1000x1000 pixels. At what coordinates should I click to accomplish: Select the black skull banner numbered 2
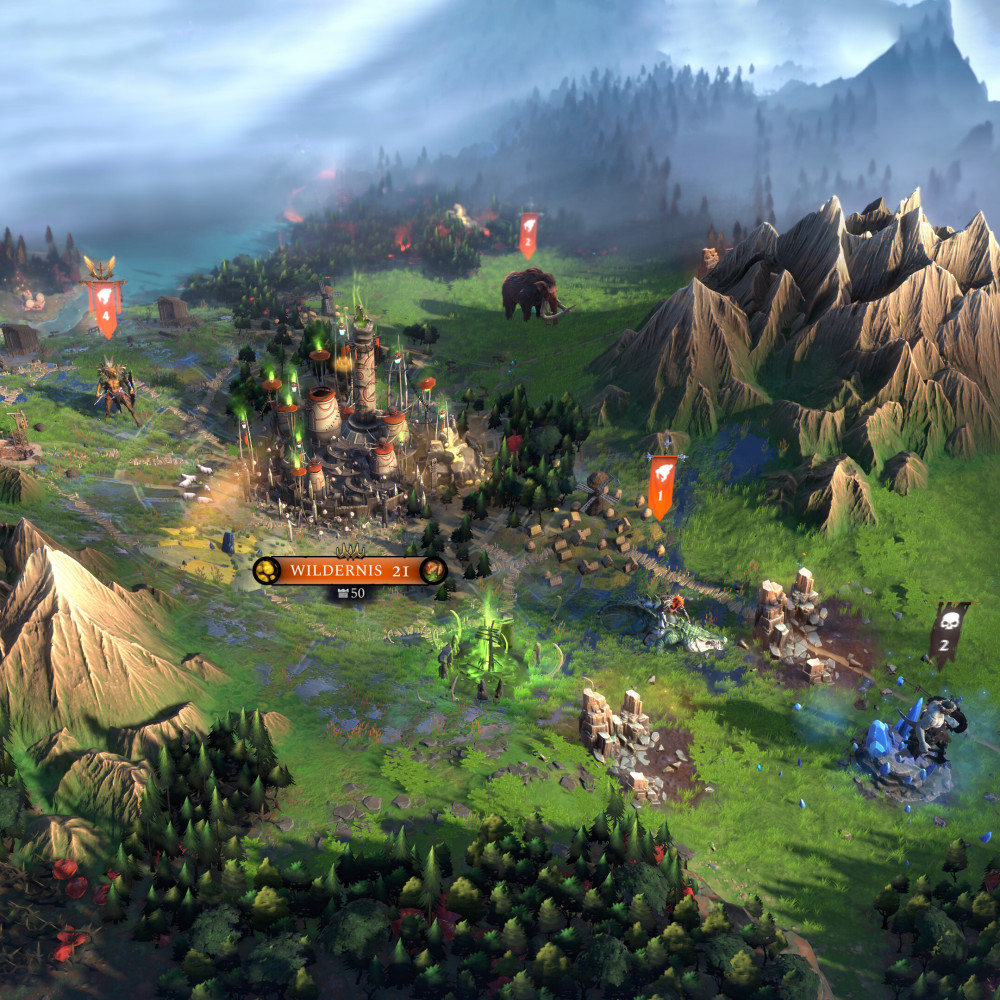pos(946,631)
